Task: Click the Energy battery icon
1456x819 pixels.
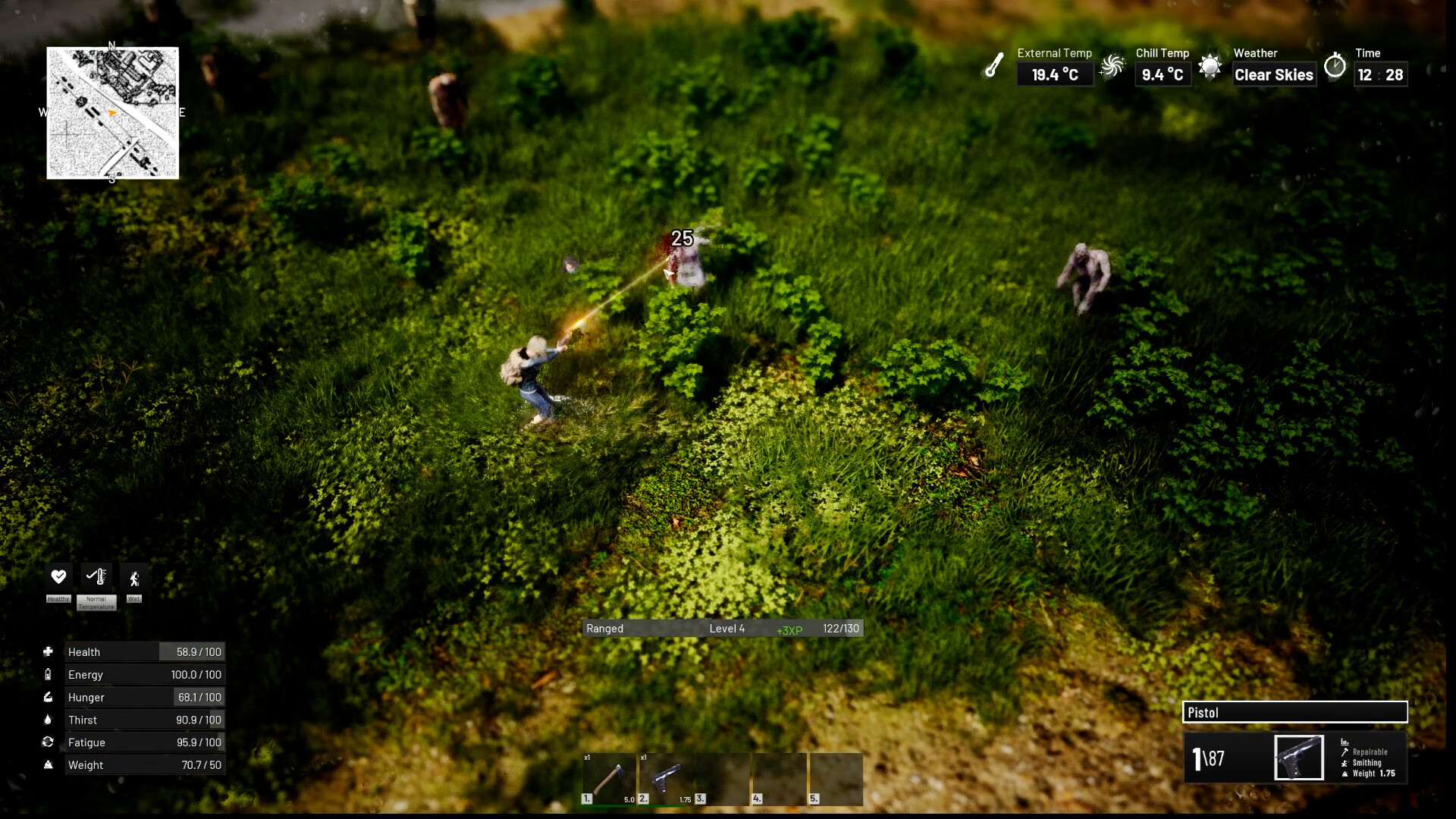Action: pos(49,674)
